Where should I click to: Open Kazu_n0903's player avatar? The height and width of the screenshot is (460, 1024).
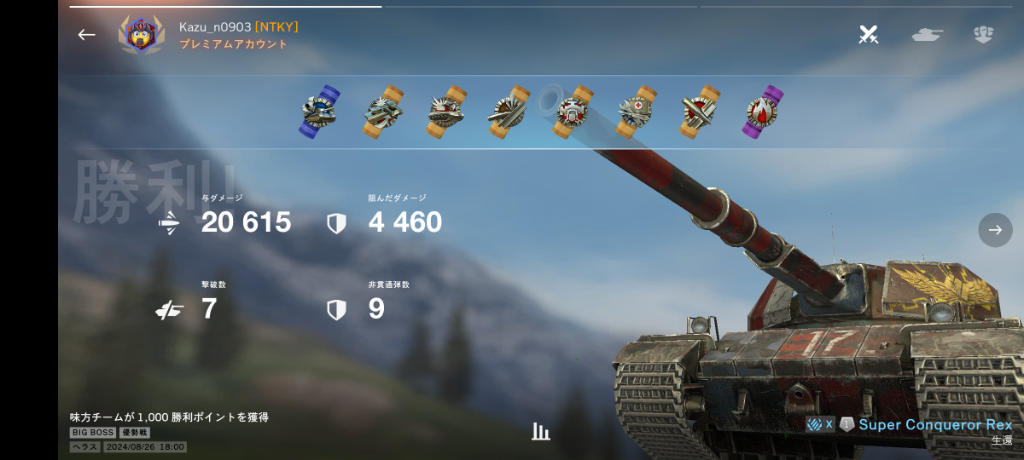pos(141,35)
